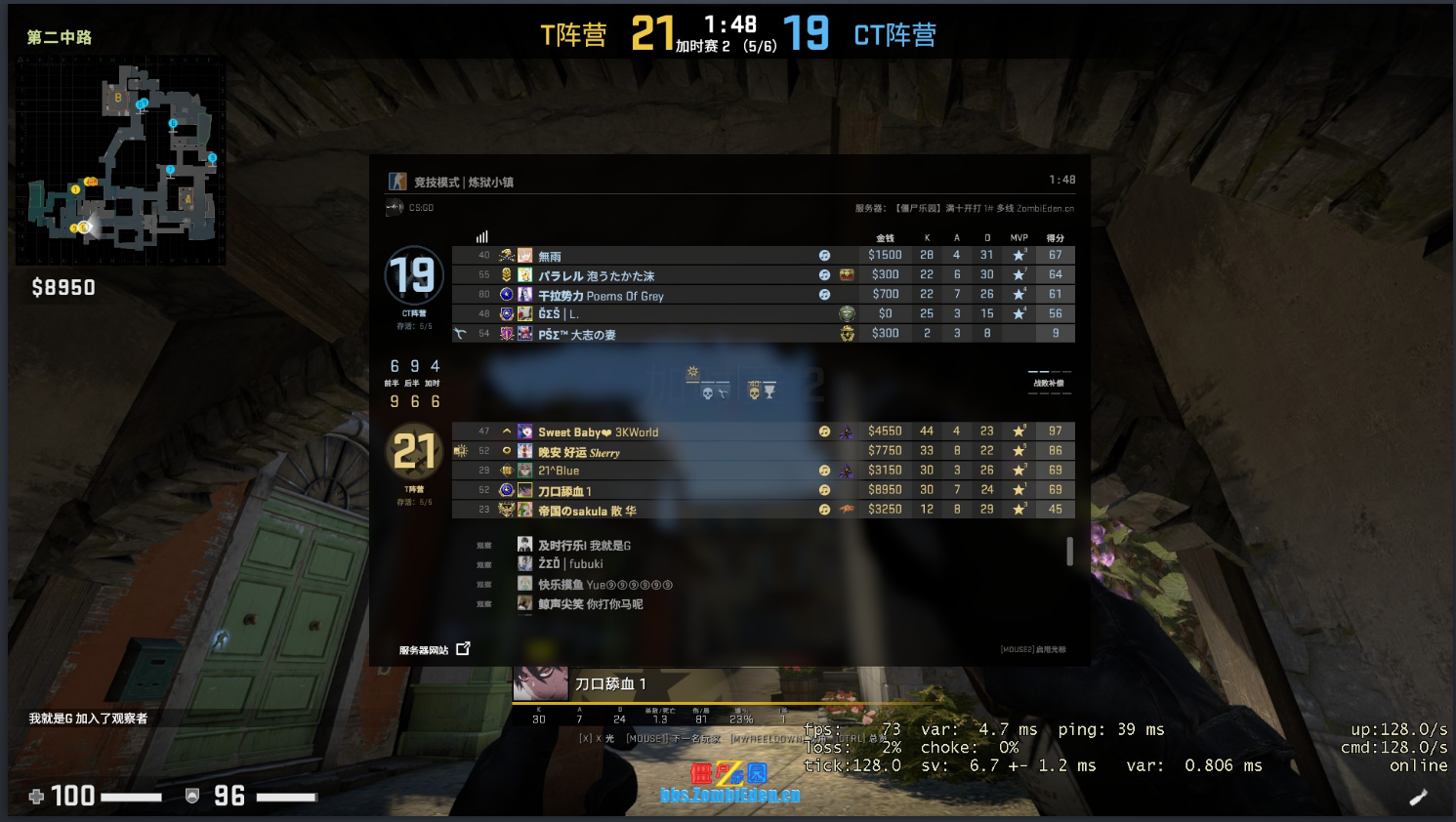Viewport: 1456px width, 822px height.
Task: Toggle the dominance icon left of 晚安 好运
Action: (461, 450)
